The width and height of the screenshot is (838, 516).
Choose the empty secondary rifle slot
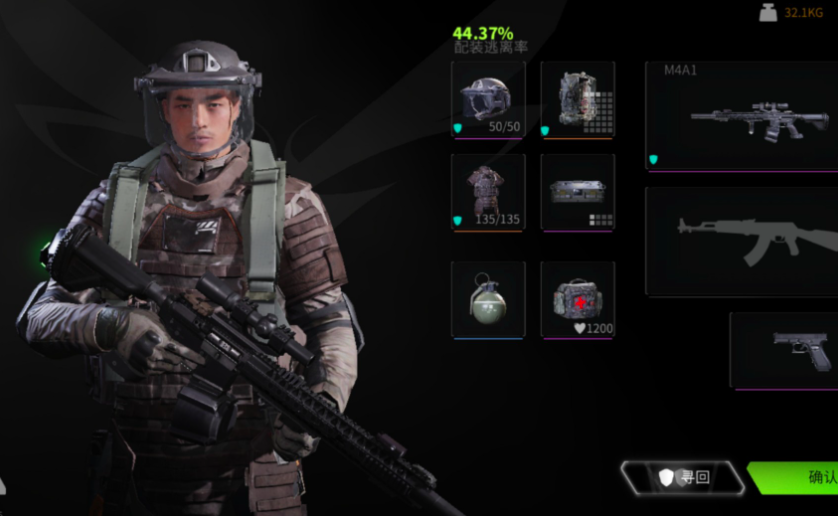click(741, 241)
